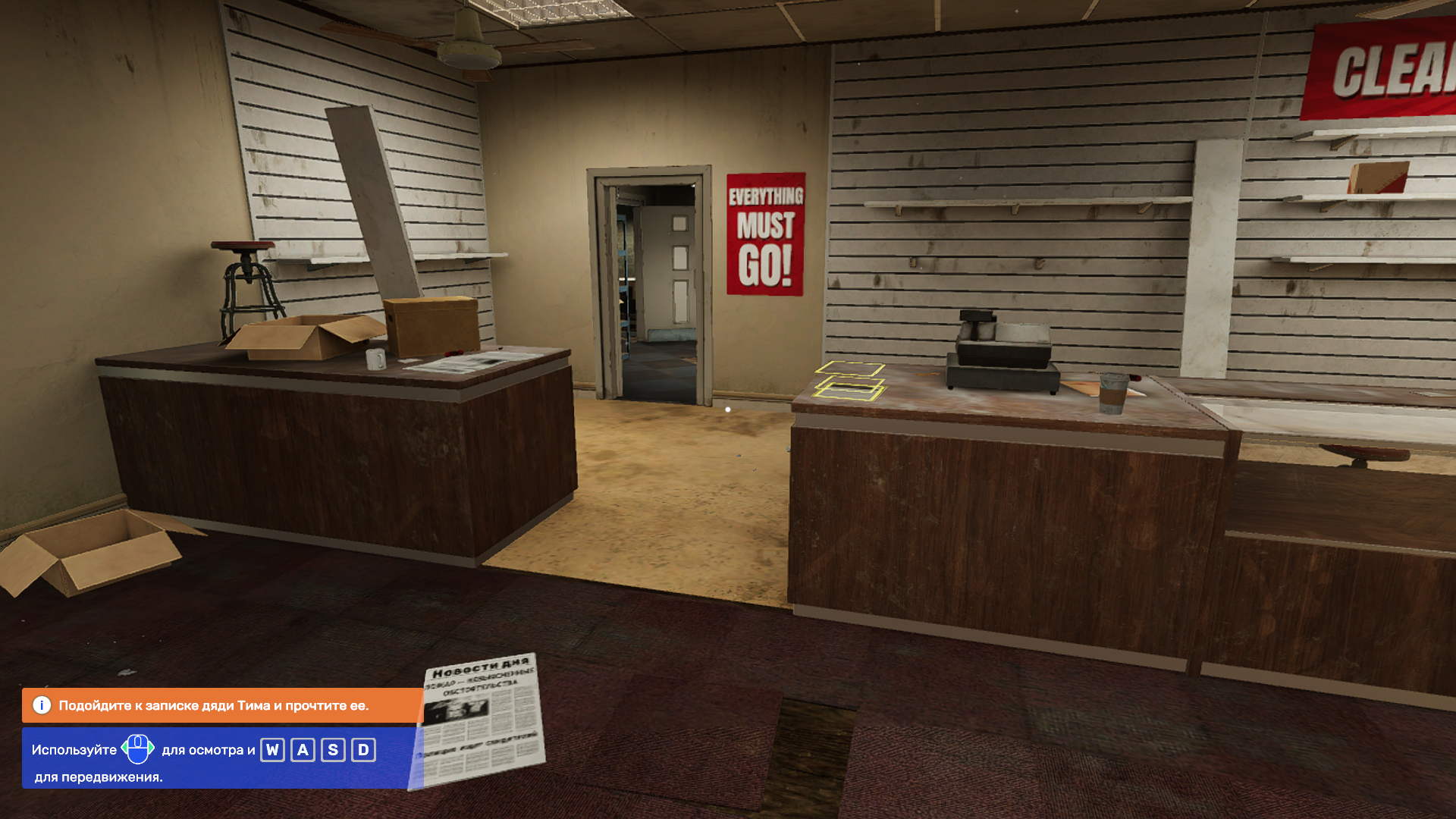Image resolution: width=1456 pixels, height=819 pixels.
Task: Click the orange objective banner about Uncle Tim's note
Action: pos(221,705)
